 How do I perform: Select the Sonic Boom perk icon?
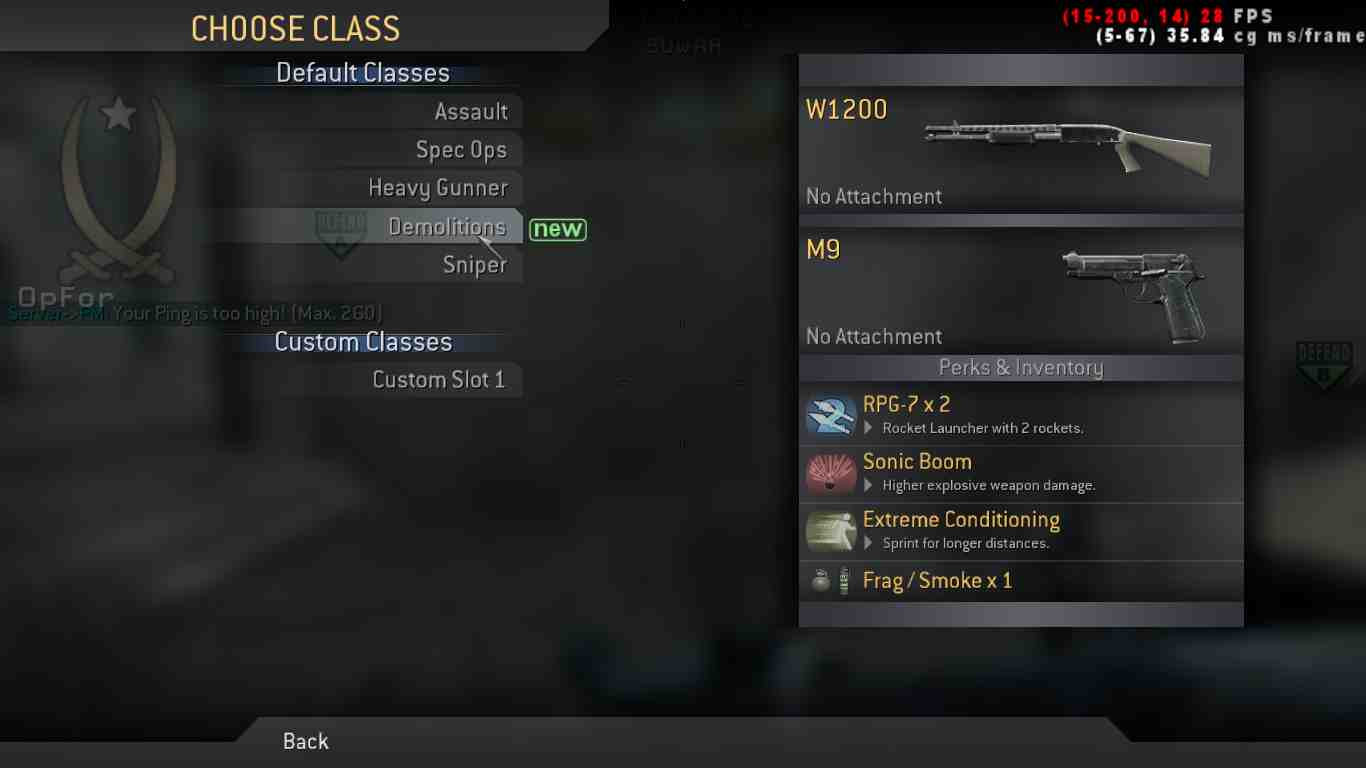pyautogui.click(x=830, y=472)
